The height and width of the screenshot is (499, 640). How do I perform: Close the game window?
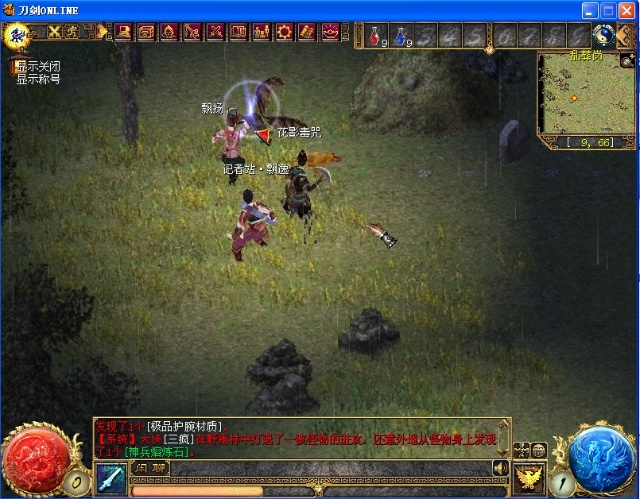[x=626, y=8]
